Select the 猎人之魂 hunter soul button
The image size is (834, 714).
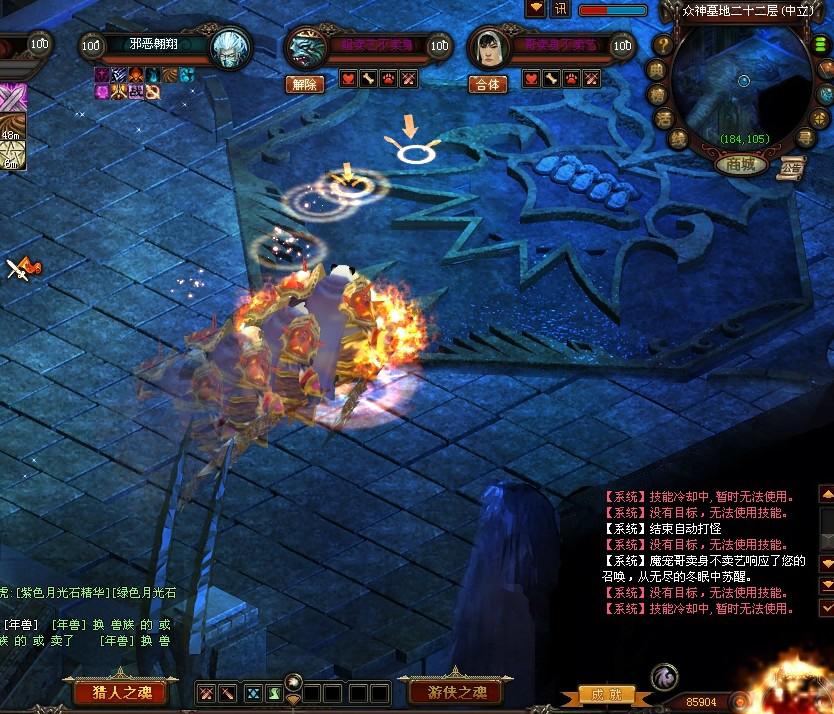click(x=120, y=692)
